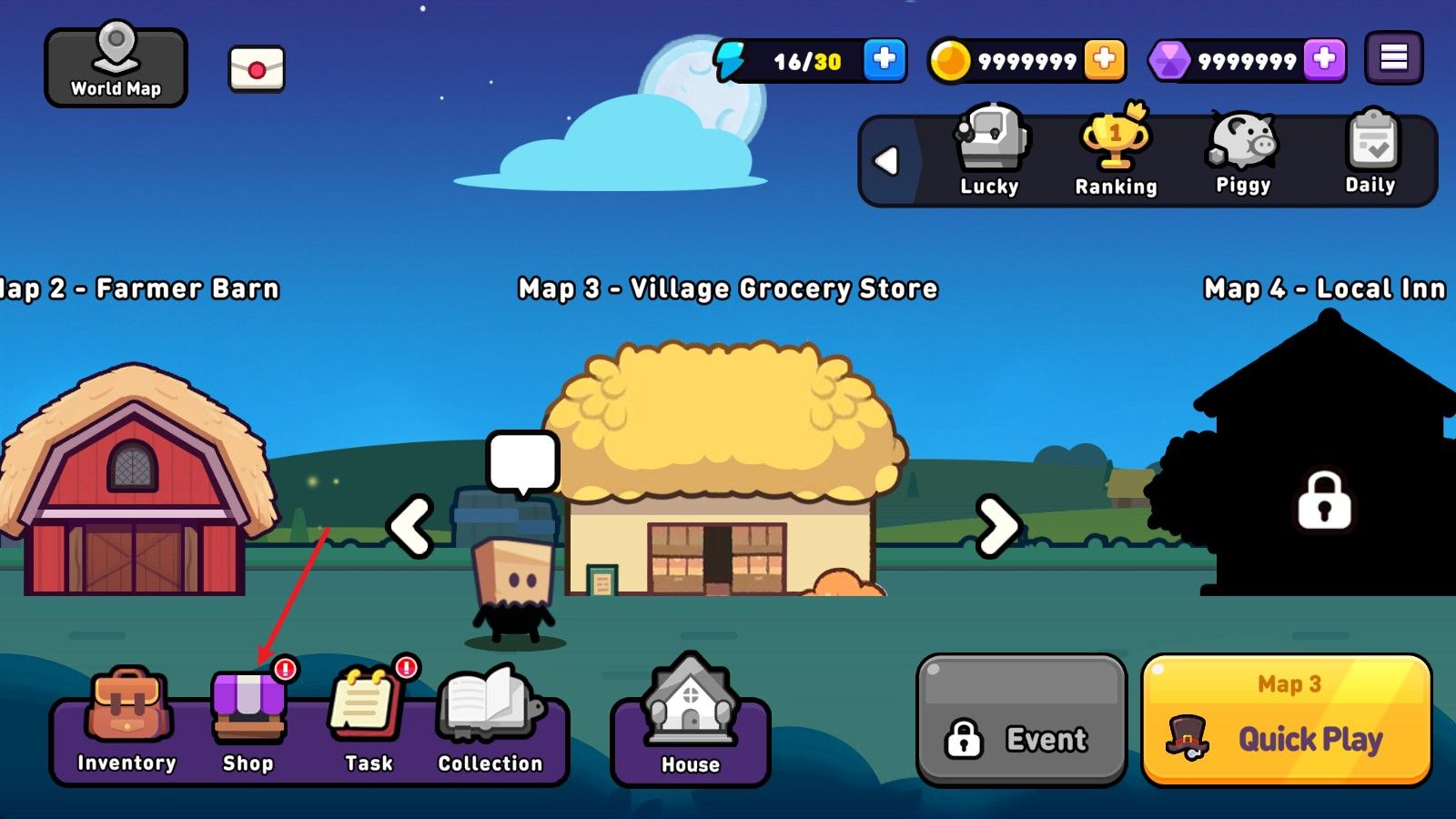Screen dimensions: 1456x819
Task: Open the Lucky draw machine
Action: pyautogui.click(x=990, y=152)
